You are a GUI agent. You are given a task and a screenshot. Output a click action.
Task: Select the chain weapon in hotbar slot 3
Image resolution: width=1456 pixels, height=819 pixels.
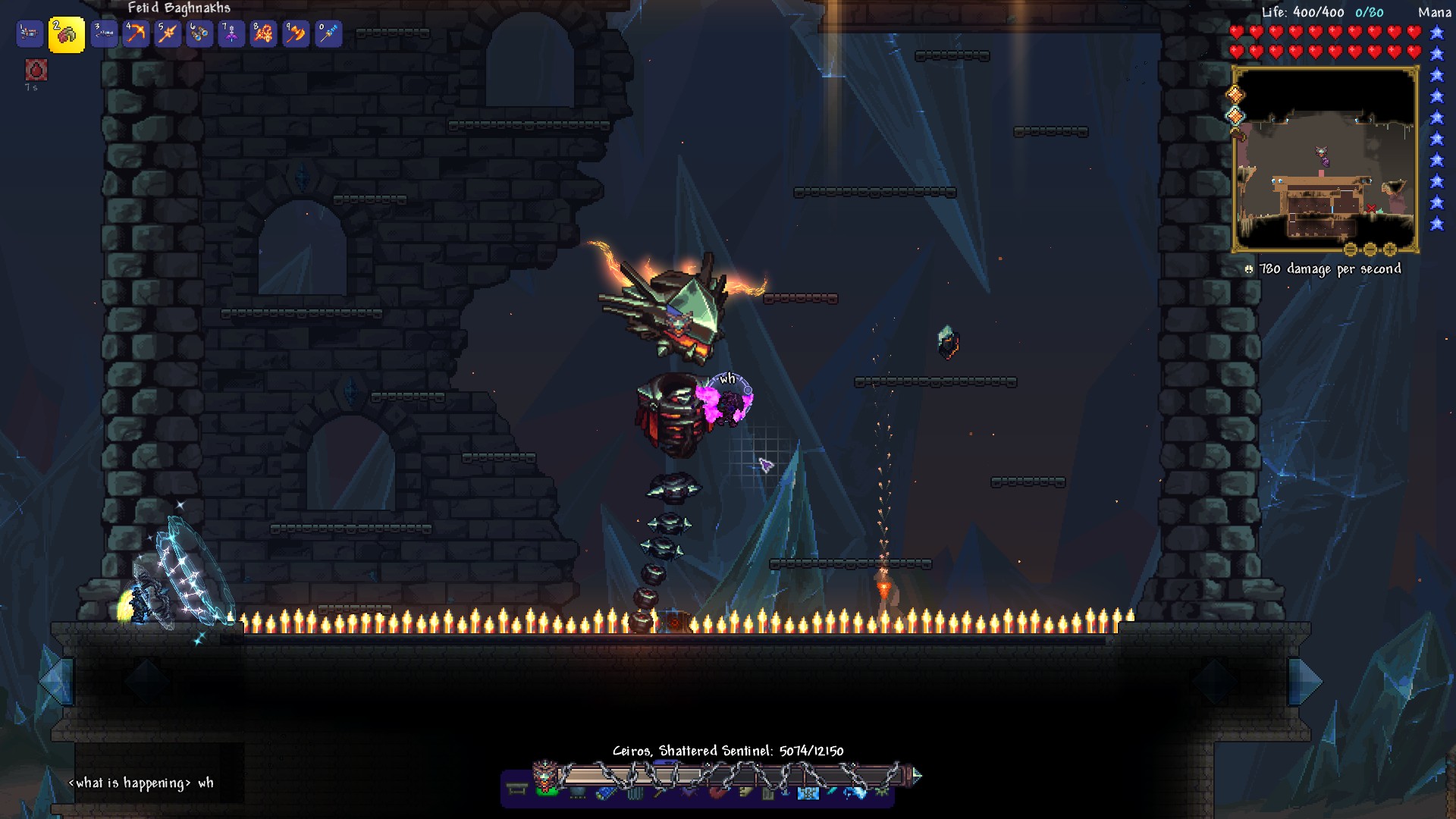[102, 33]
